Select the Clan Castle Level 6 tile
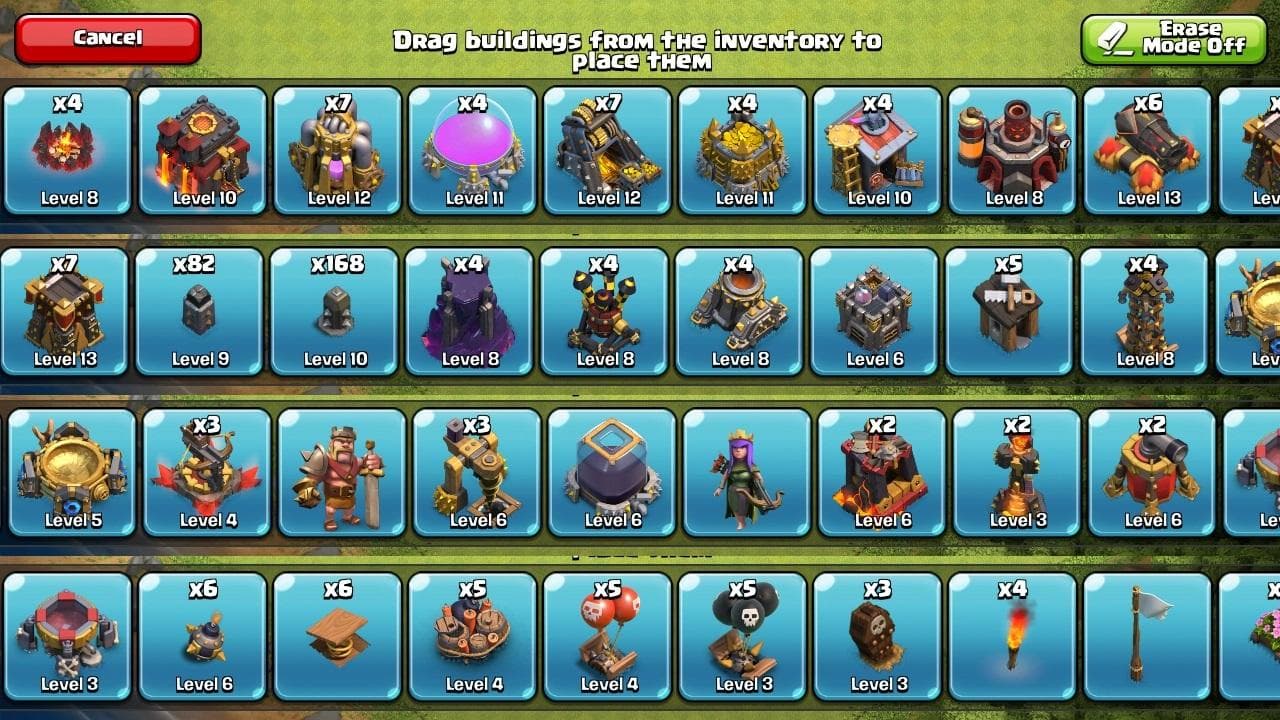Image resolution: width=1280 pixels, height=720 pixels. [876, 311]
